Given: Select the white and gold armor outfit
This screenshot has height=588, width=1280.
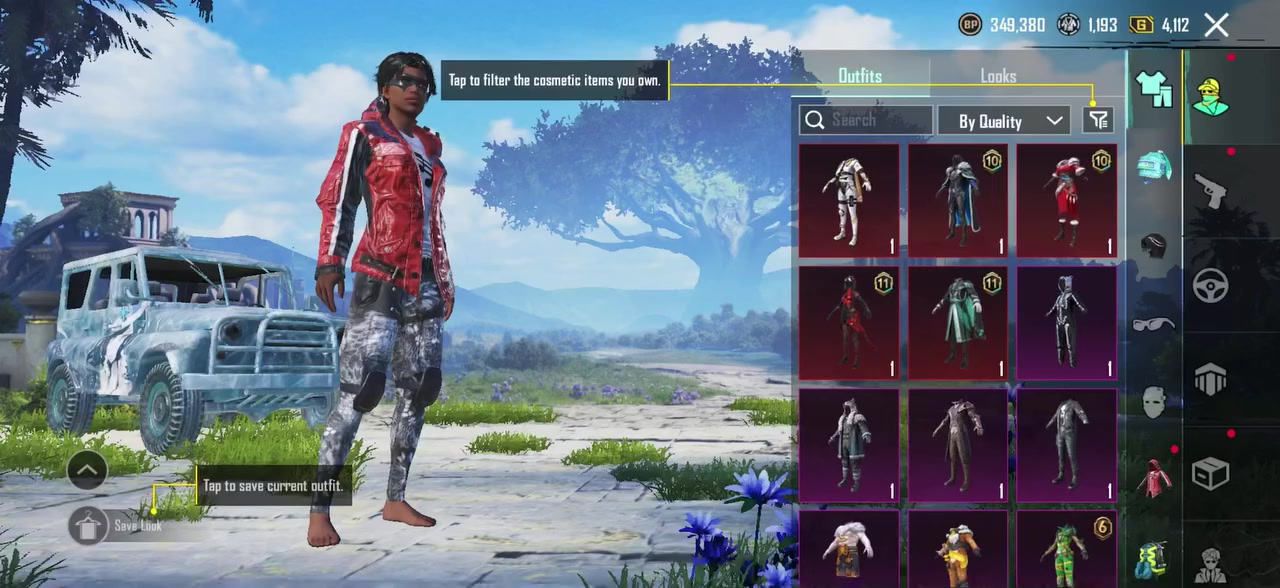Looking at the screenshot, I should click(849, 200).
